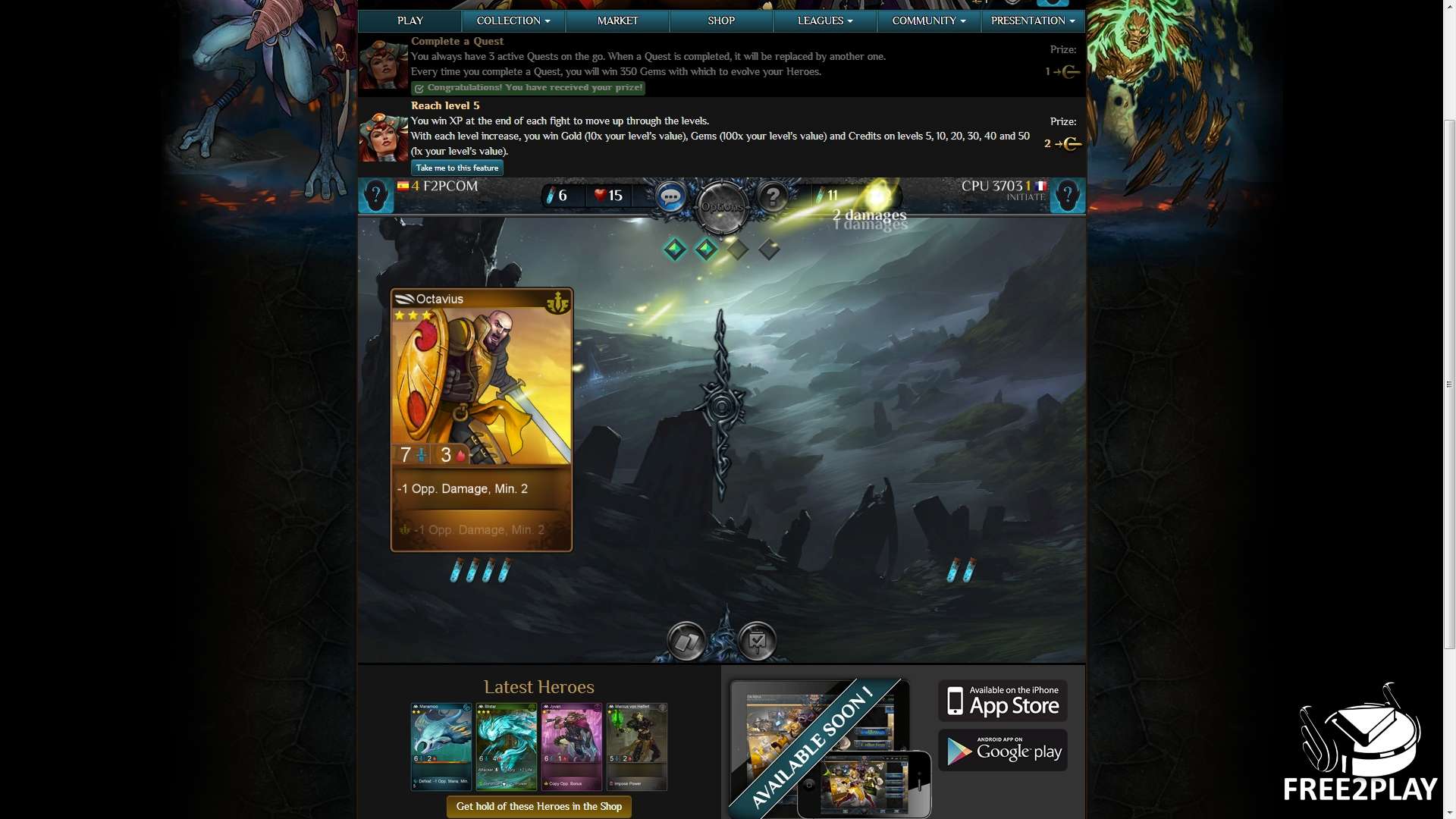The height and width of the screenshot is (819, 1456).
Task: View the Jyvan hero thumbnail
Action: [572, 747]
